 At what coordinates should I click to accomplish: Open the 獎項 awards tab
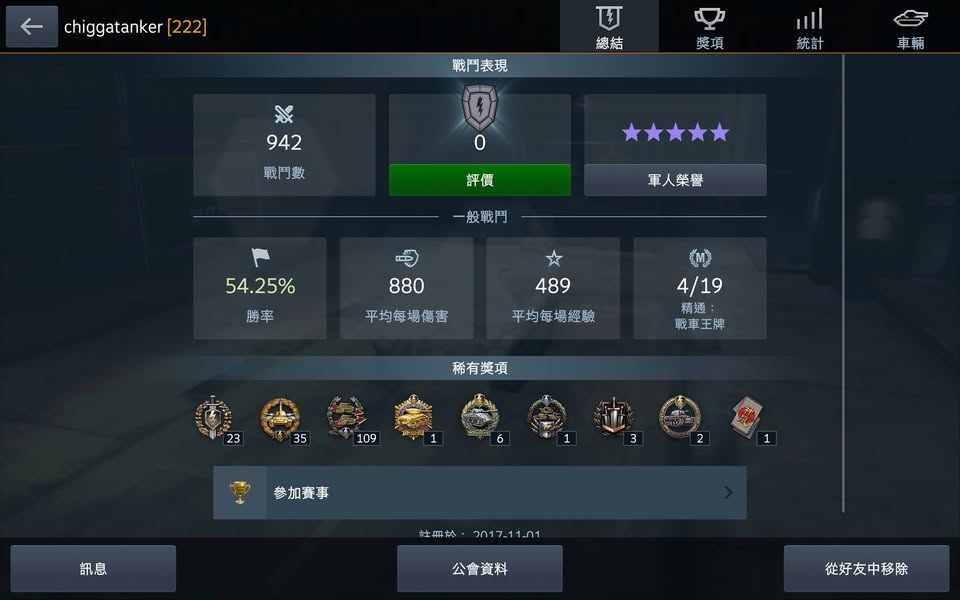tap(709, 27)
